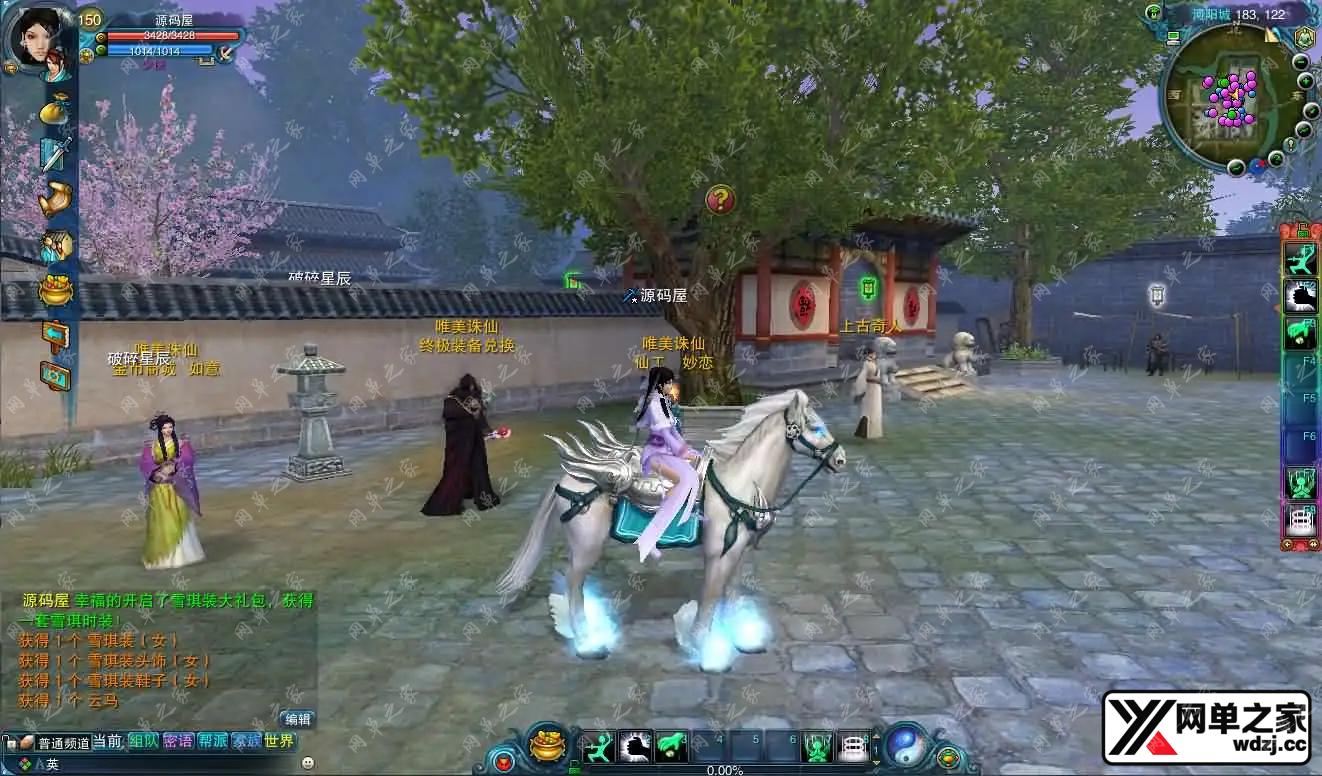Click the player portrait avatar
This screenshot has height=776, width=1322.
(38, 40)
